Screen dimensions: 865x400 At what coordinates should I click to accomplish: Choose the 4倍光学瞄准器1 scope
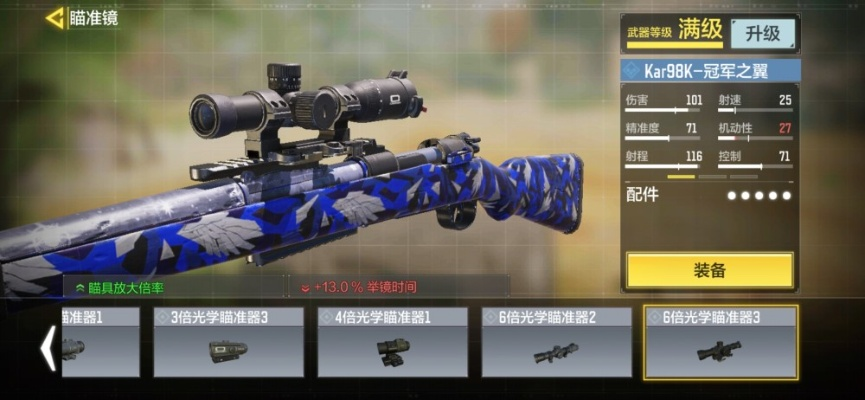coord(392,342)
